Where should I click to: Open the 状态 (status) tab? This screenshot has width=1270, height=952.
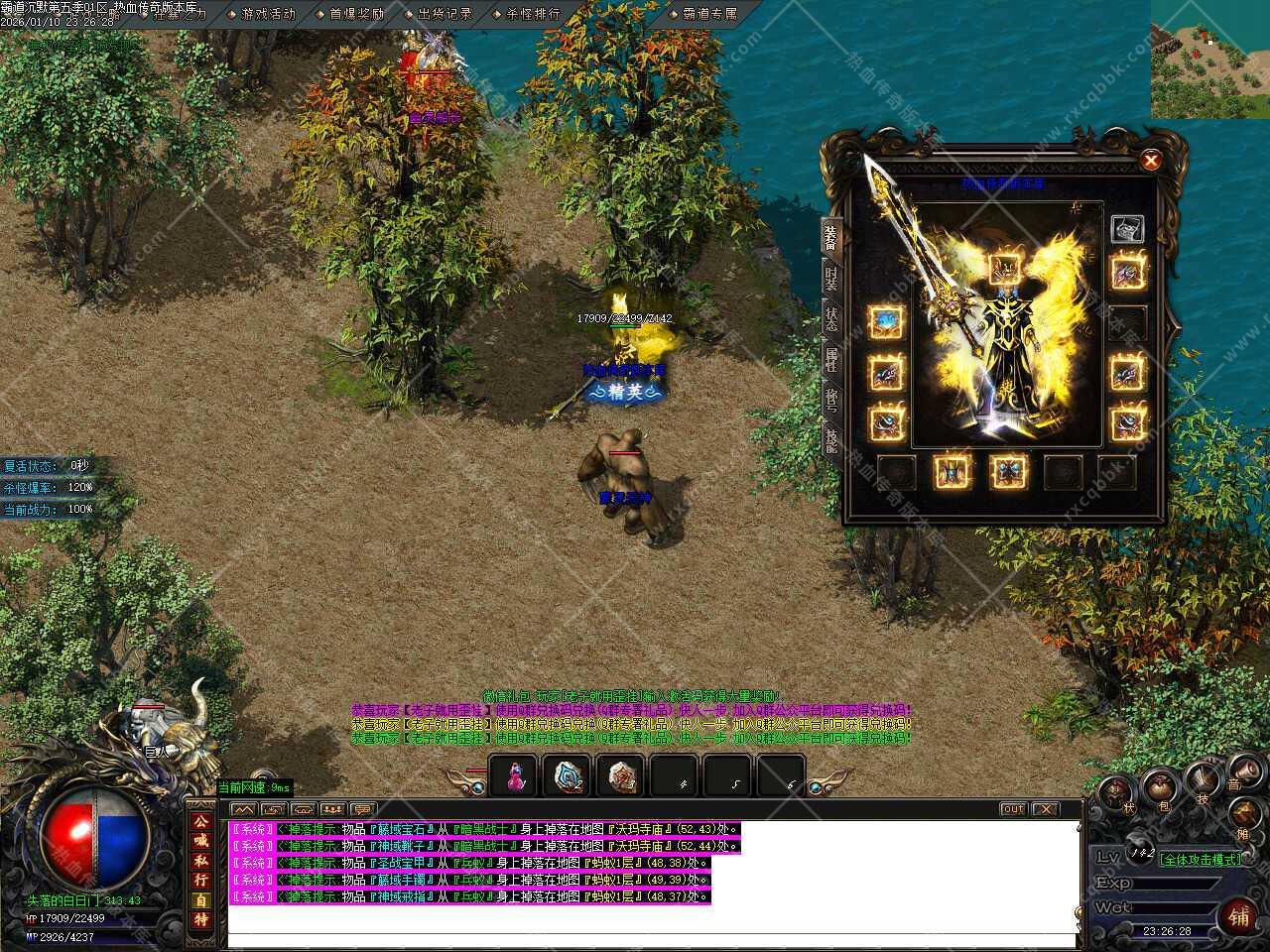[x=831, y=319]
